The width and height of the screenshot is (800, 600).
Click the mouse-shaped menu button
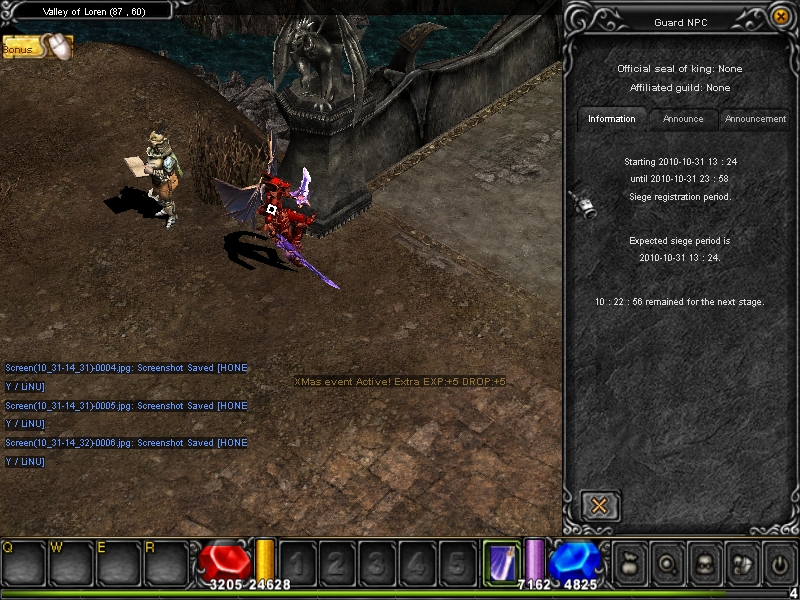coord(741,562)
